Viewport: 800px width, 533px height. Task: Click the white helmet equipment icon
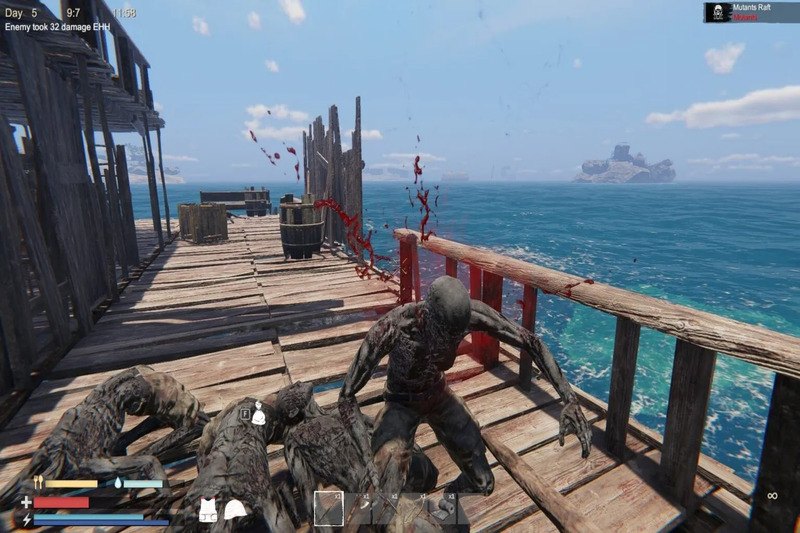point(235,510)
